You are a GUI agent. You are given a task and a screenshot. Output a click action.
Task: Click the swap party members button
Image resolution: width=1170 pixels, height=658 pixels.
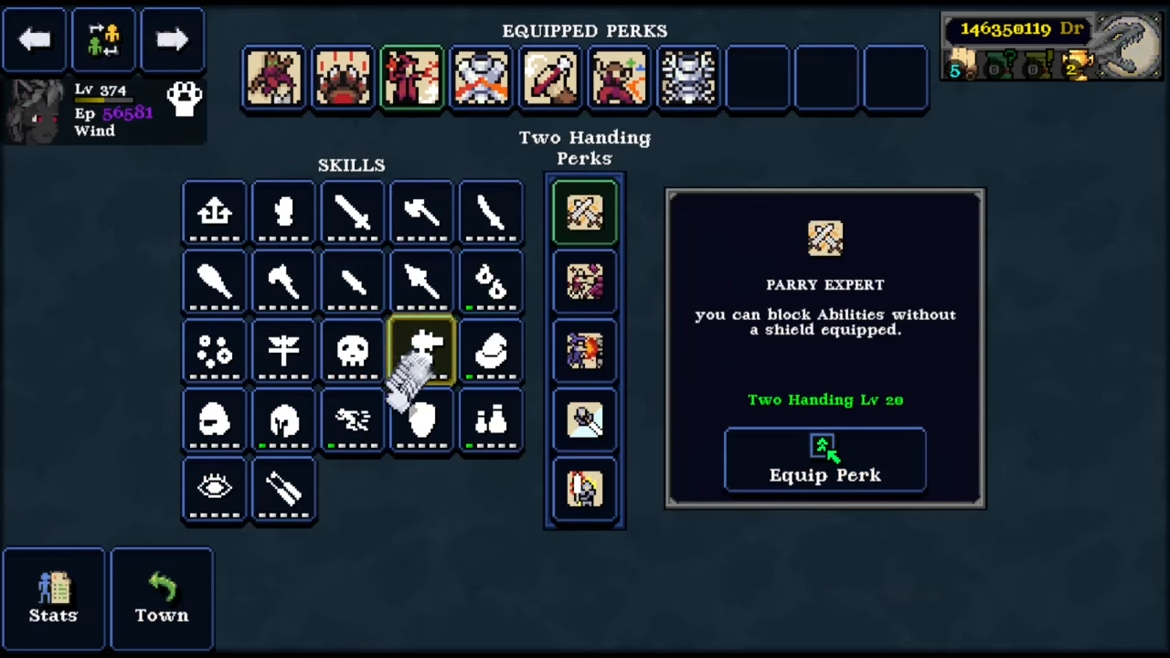pyautogui.click(x=103, y=40)
